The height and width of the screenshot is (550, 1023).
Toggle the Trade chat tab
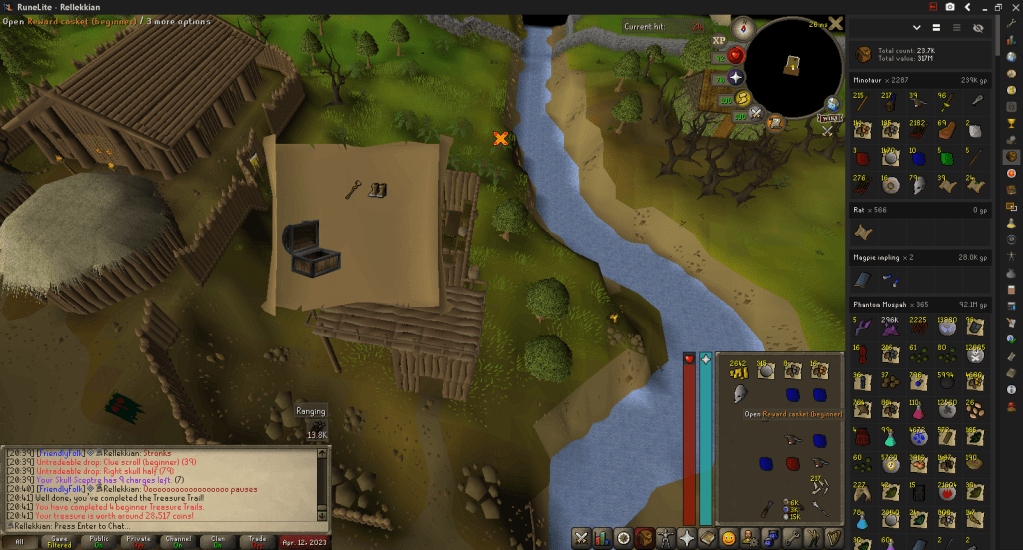(x=258, y=541)
